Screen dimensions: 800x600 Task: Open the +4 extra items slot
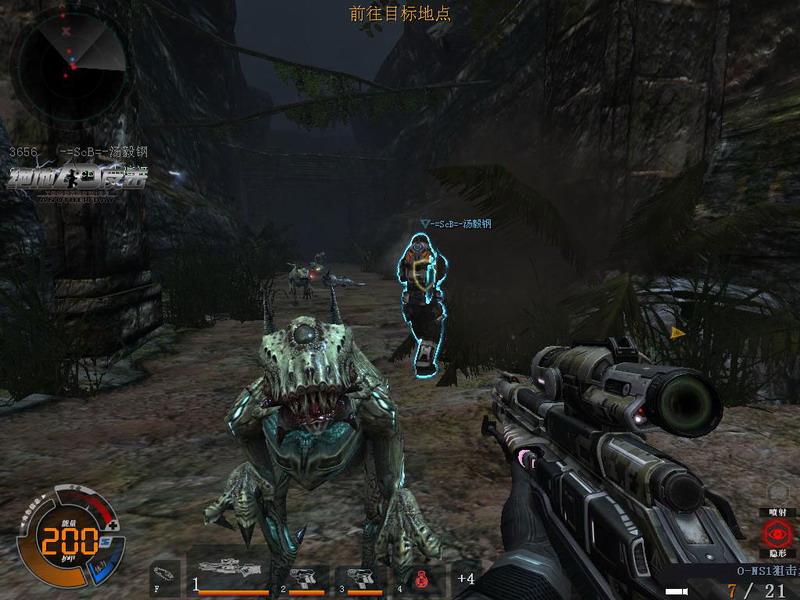(x=465, y=578)
